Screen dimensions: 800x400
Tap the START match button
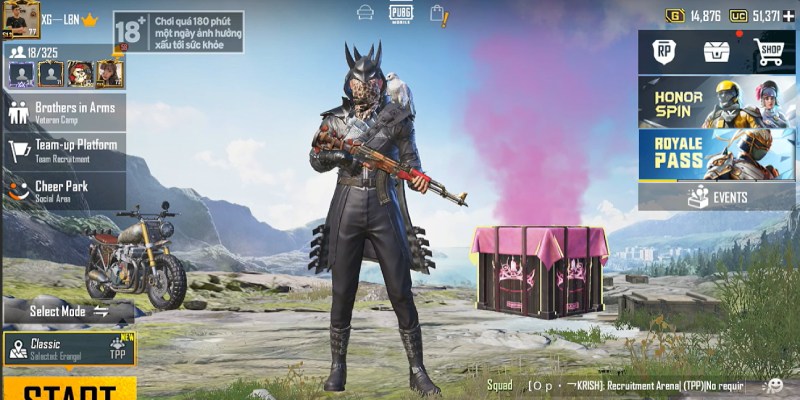(68, 390)
